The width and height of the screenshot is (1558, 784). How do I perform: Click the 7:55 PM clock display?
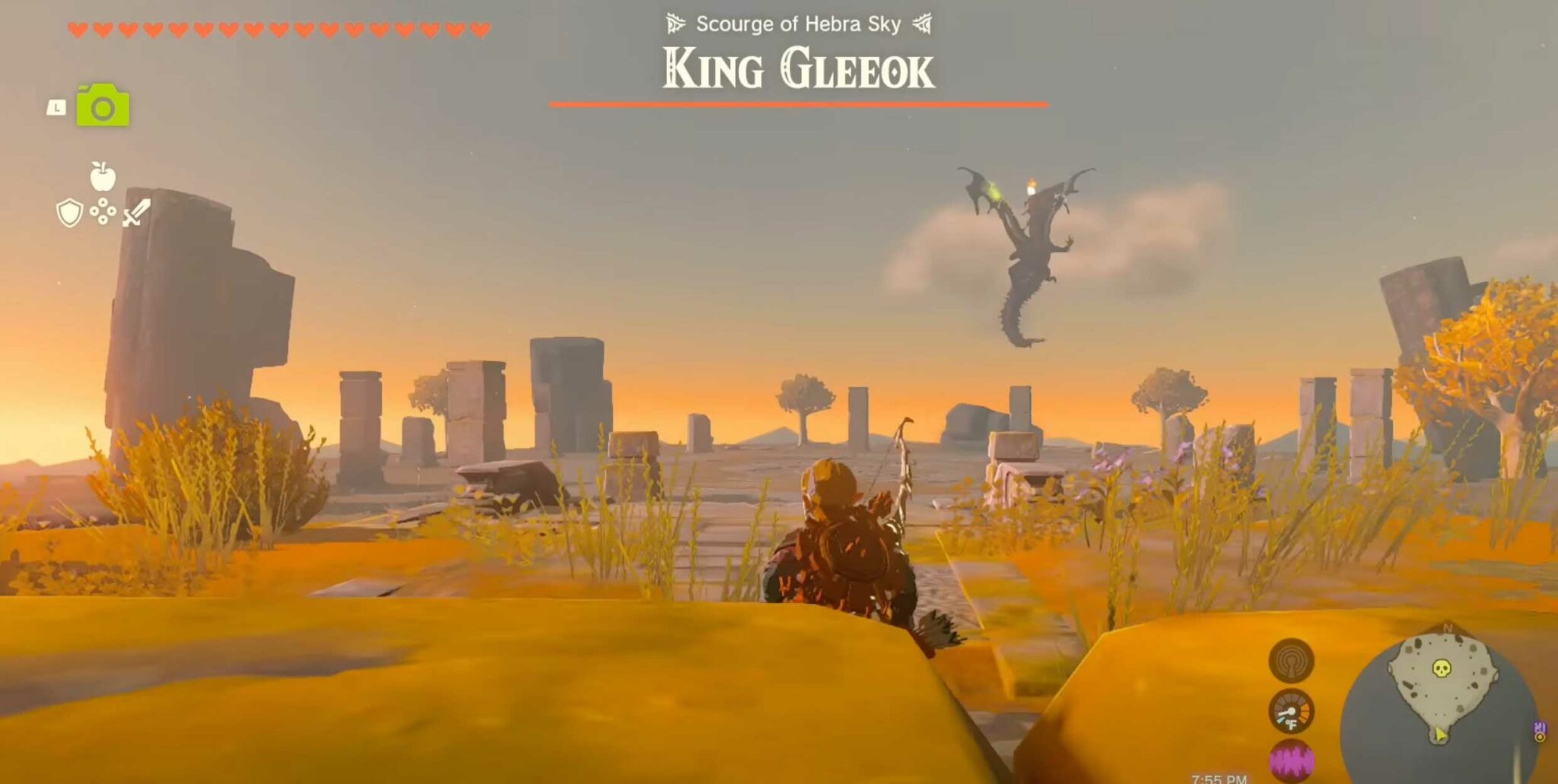click(1219, 778)
